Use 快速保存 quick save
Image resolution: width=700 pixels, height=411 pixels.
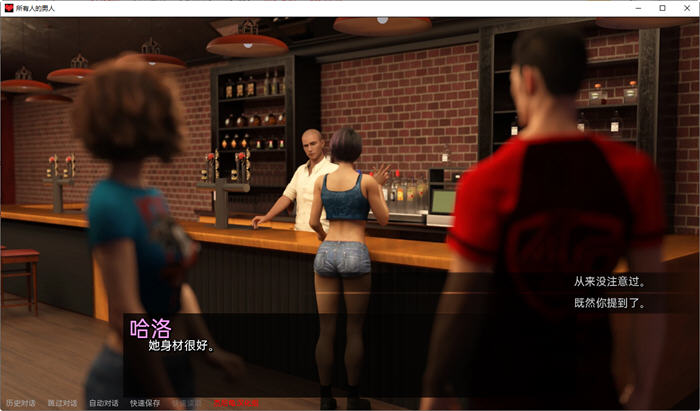145,403
